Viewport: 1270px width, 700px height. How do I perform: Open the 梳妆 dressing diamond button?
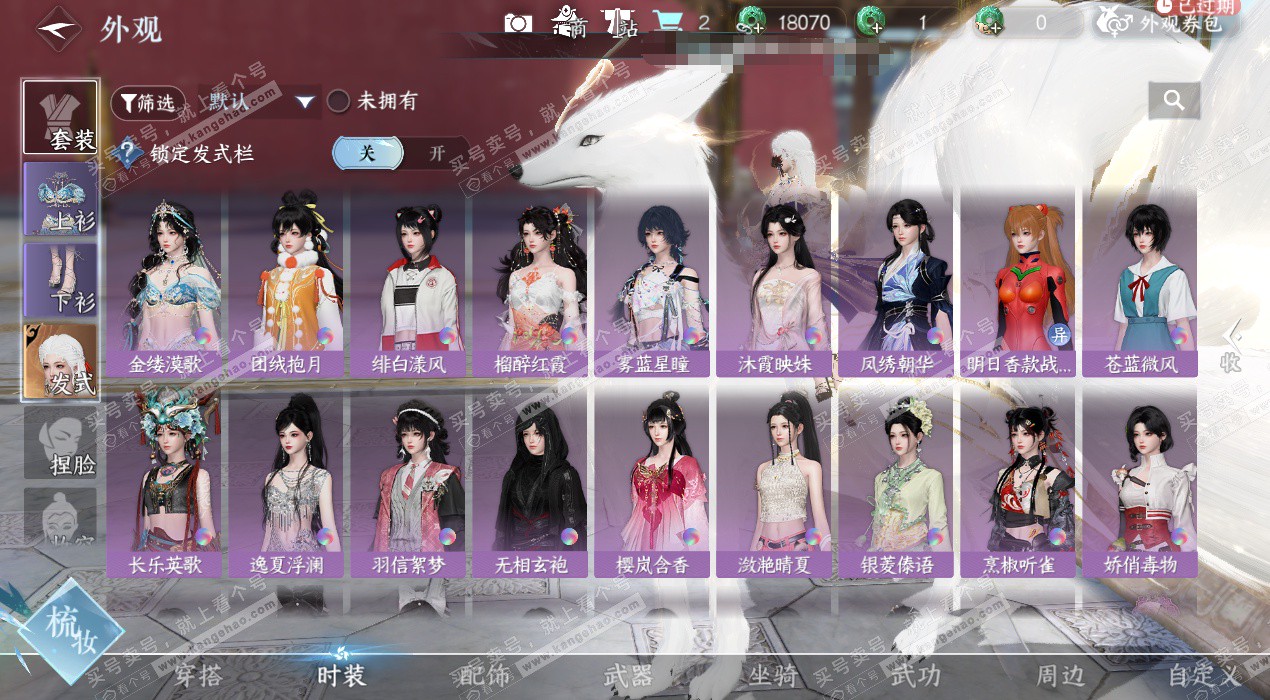point(70,629)
